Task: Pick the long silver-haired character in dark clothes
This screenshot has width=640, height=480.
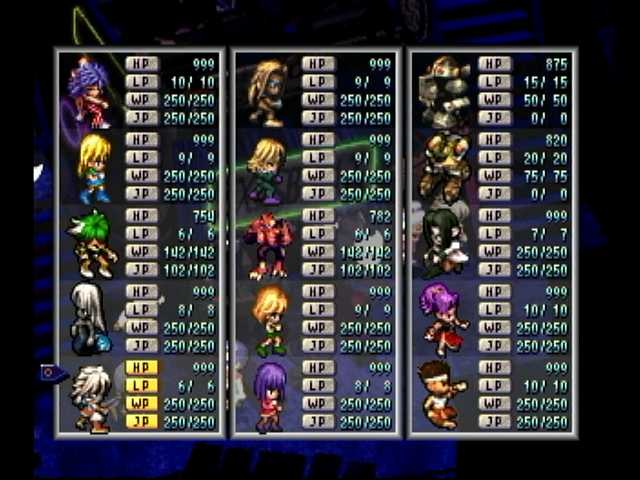Action: [x=89, y=318]
